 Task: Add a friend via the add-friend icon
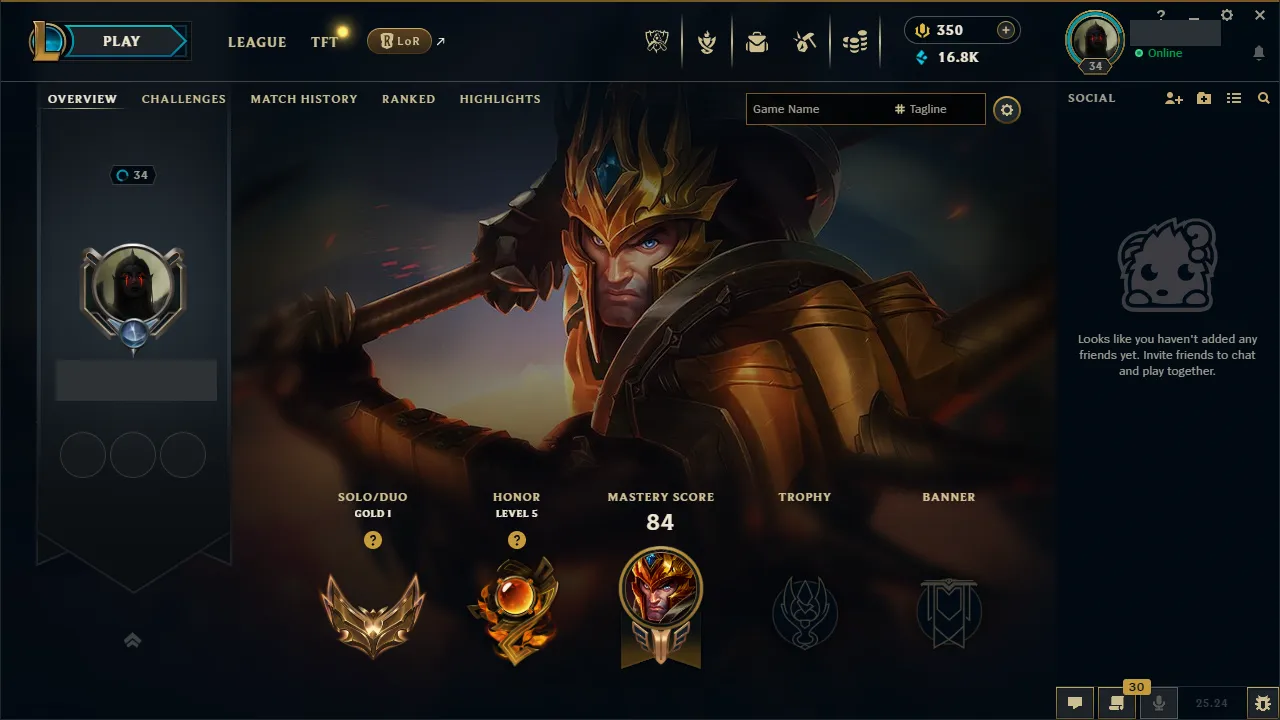[x=1172, y=98]
